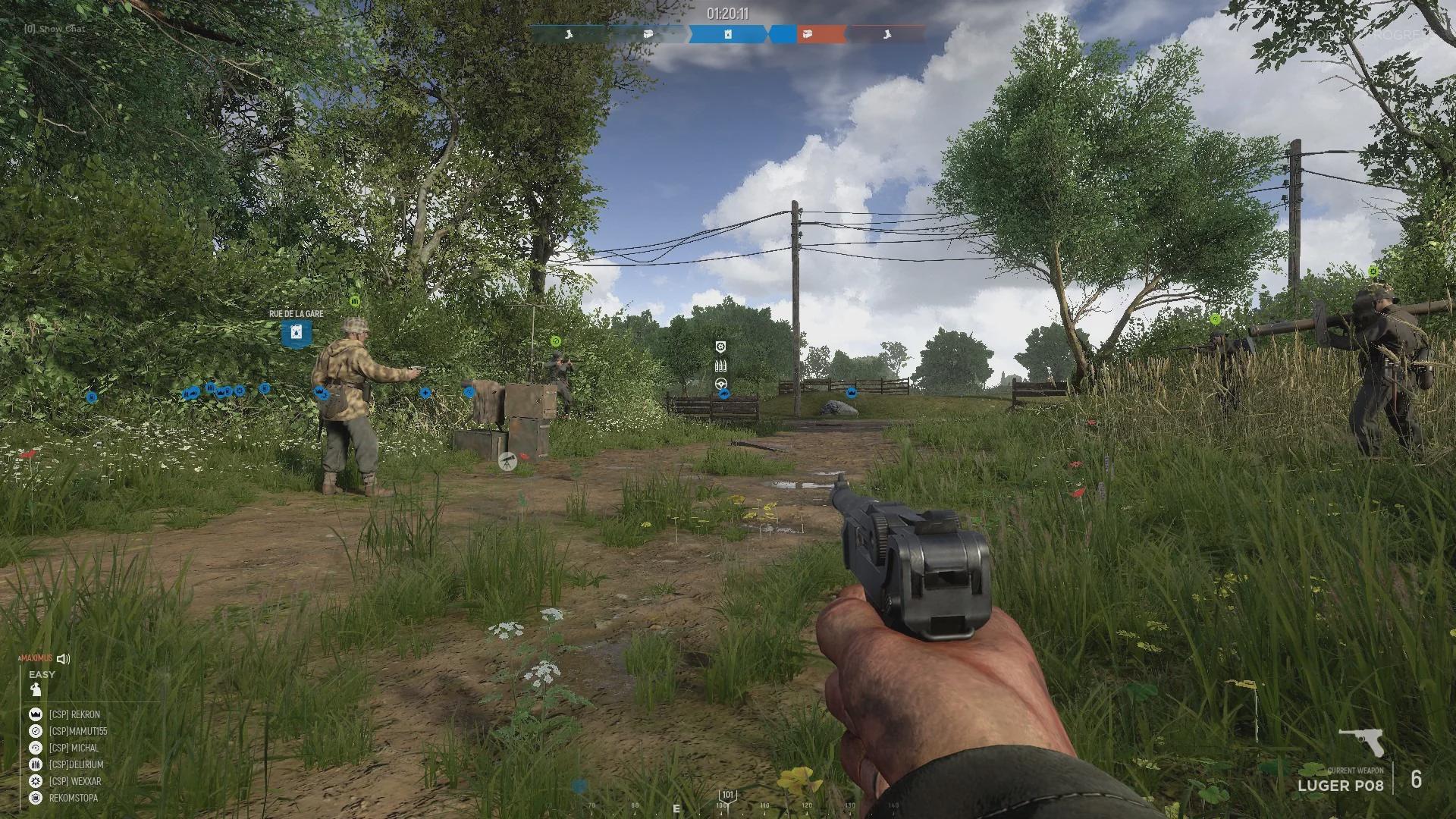Select the Rue de la Gare objective marker

point(296,333)
